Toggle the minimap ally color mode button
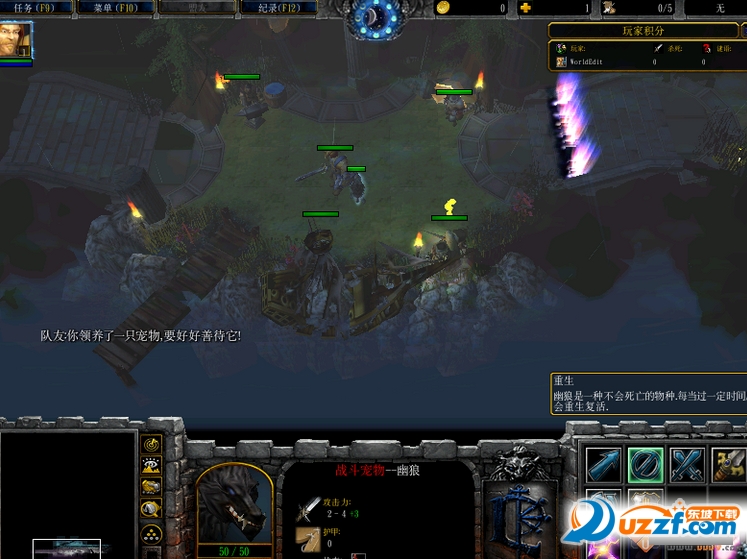The height and width of the screenshot is (559, 747). pyautogui.click(x=151, y=487)
